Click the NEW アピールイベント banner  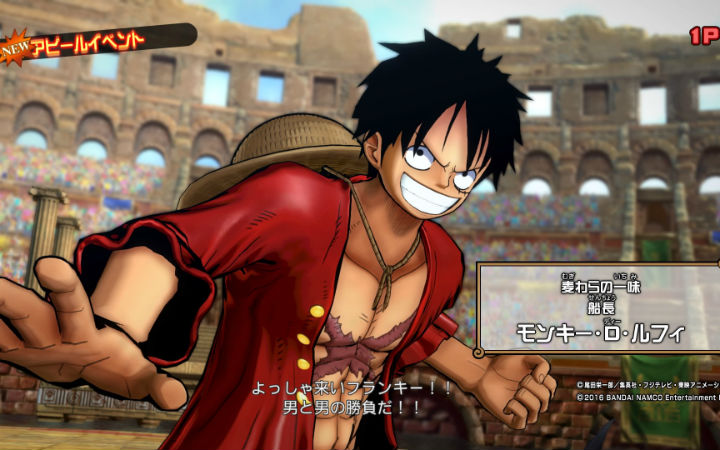[88, 40]
